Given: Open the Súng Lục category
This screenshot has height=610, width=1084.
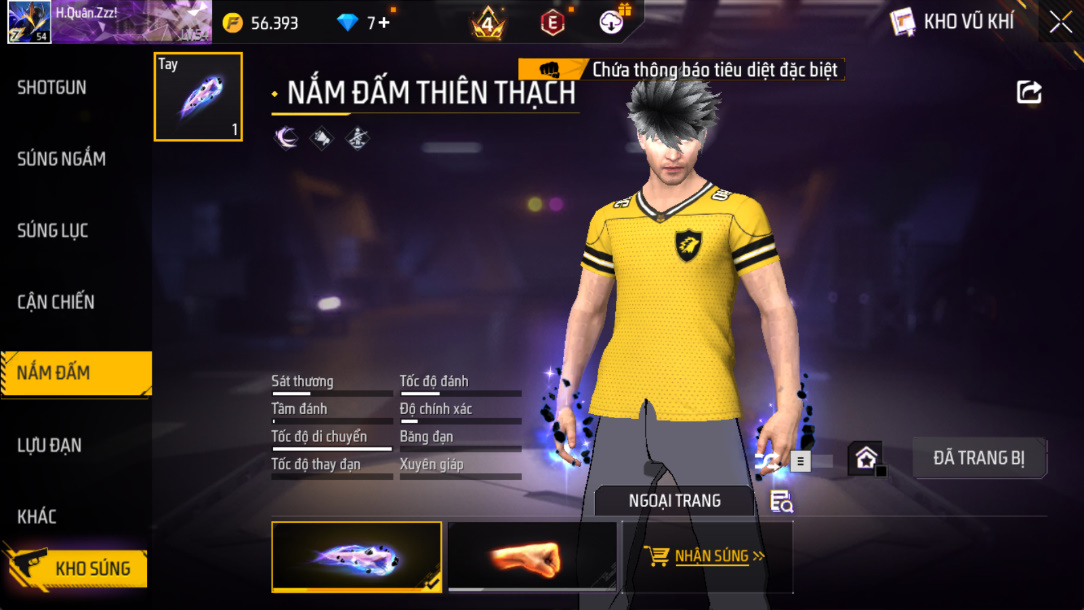Looking at the screenshot, I should (53, 231).
